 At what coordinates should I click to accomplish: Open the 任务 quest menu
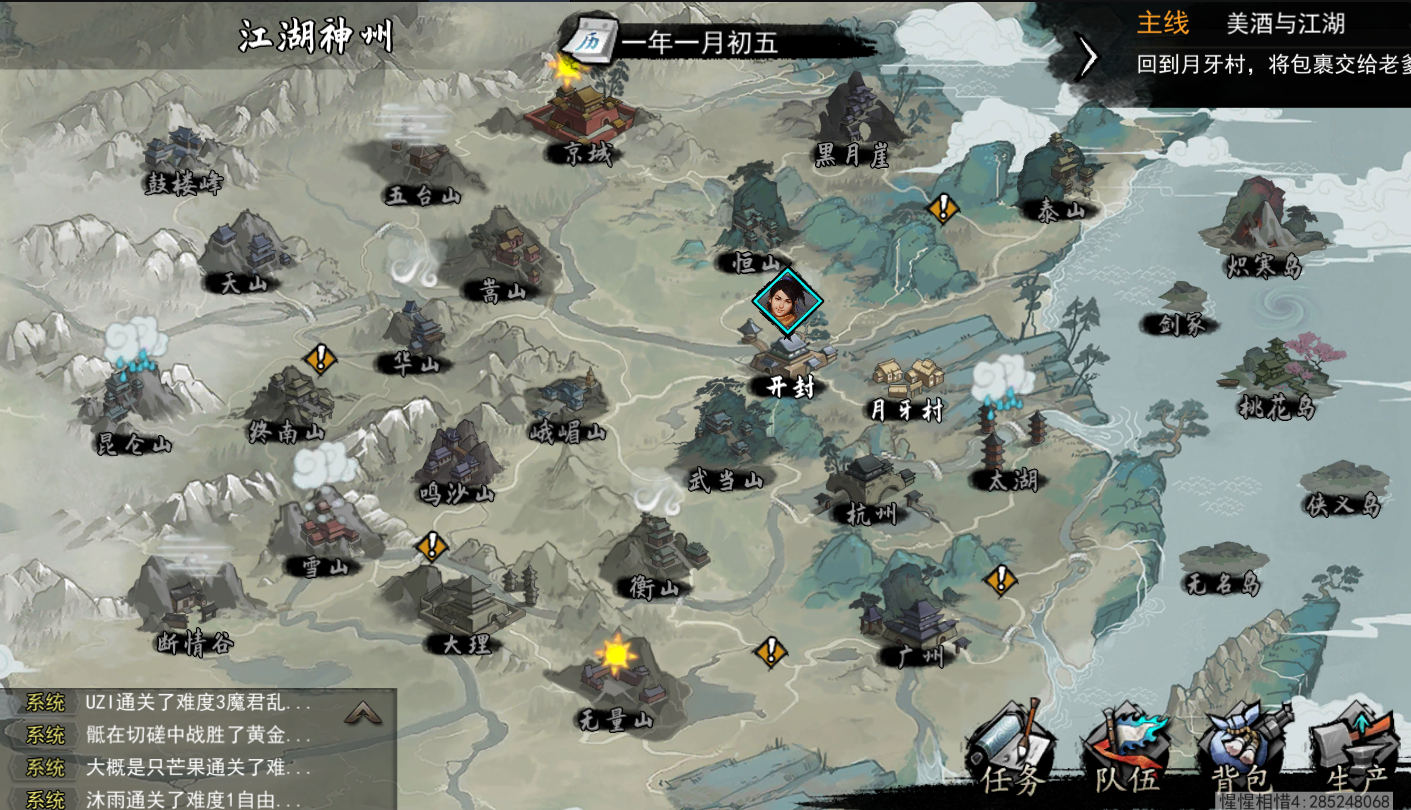click(1010, 752)
